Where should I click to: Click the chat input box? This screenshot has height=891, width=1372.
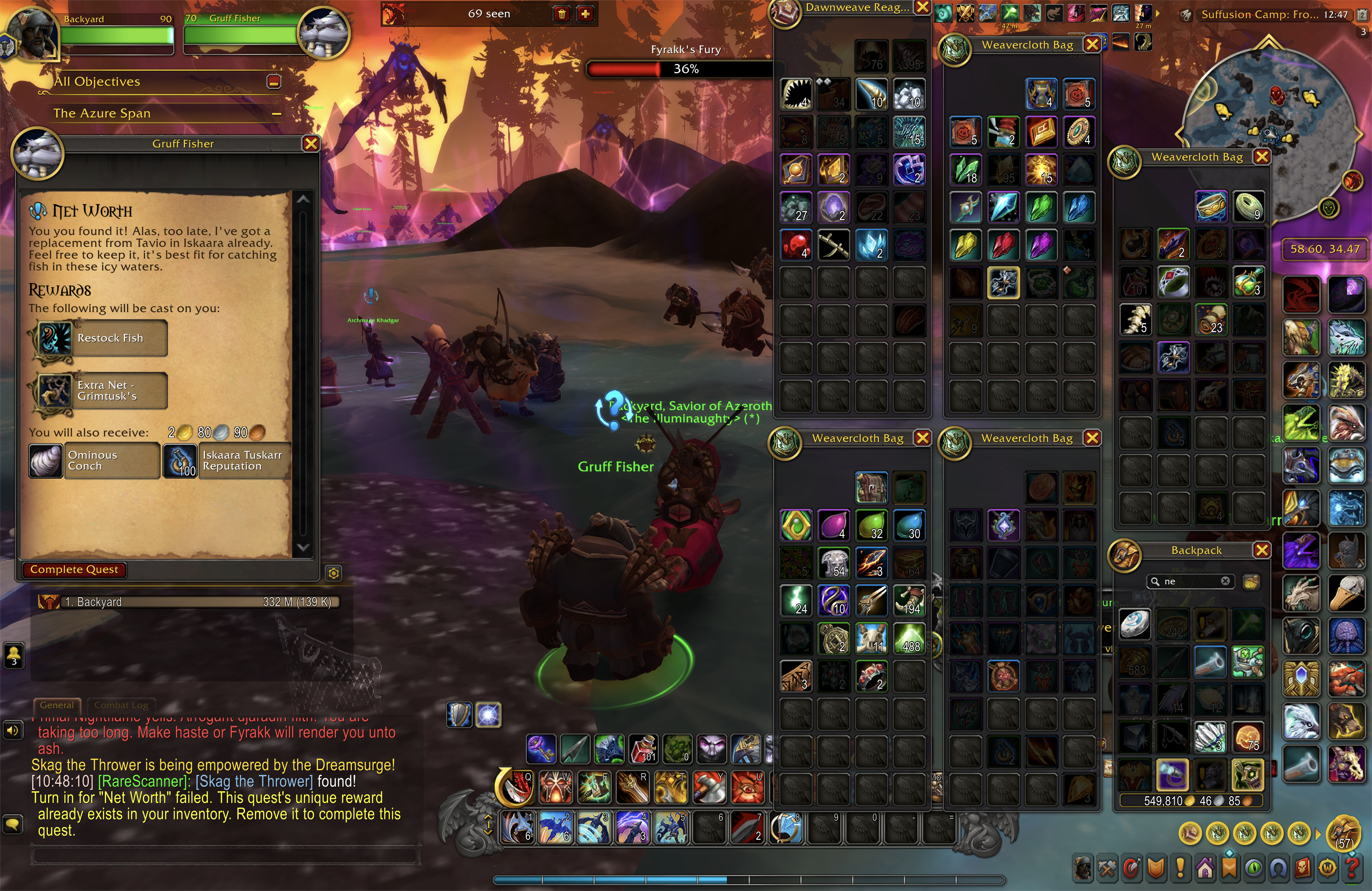tap(225, 855)
